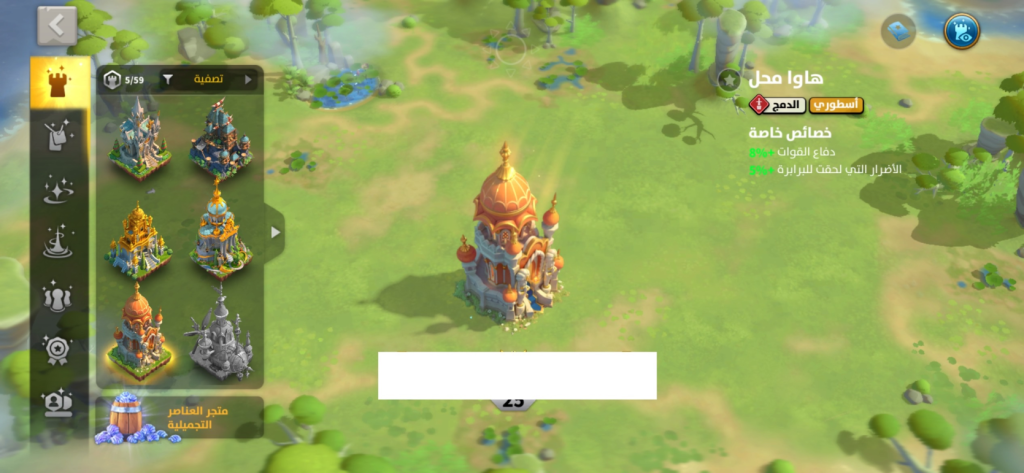
Task: Choose the golden palace city skin
Action: coord(139,238)
